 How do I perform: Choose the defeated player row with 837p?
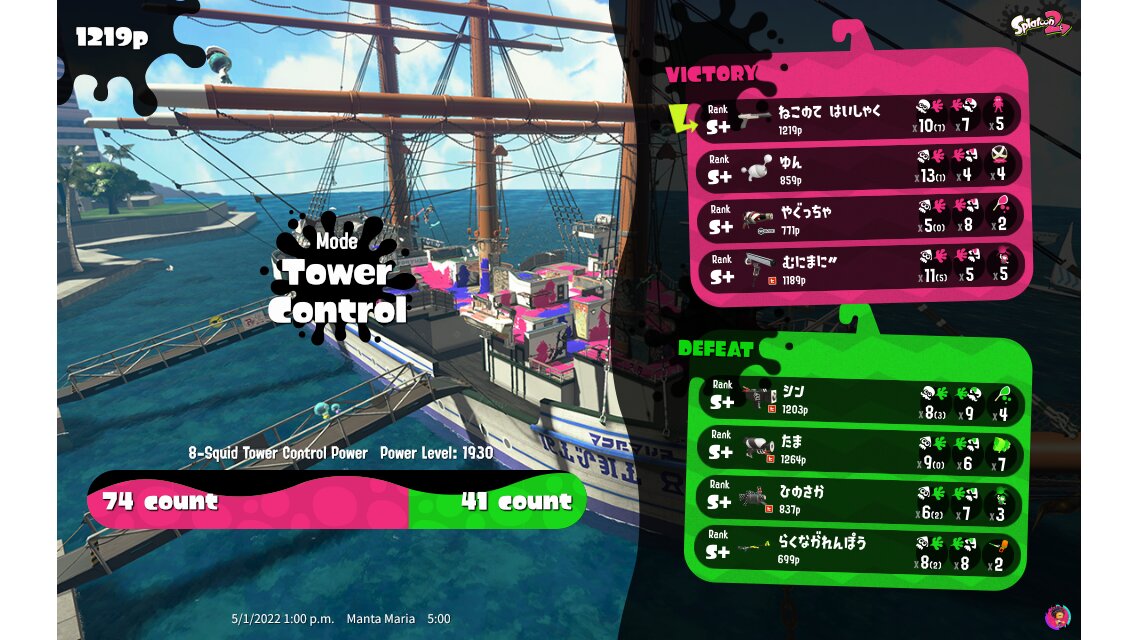pyautogui.click(x=860, y=500)
